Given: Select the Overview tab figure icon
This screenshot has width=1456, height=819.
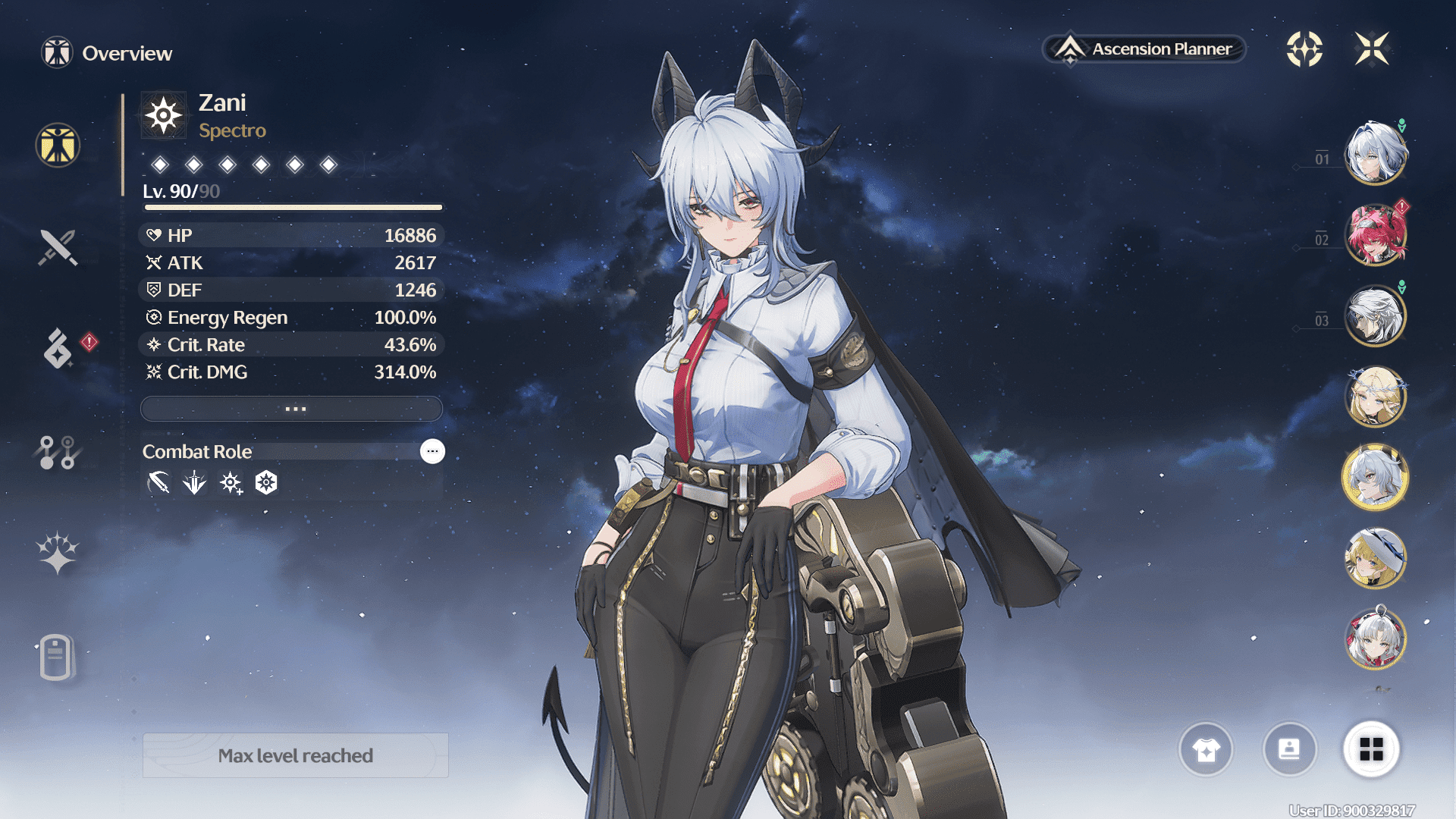Looking at the screenshot, I should (58, 145).
